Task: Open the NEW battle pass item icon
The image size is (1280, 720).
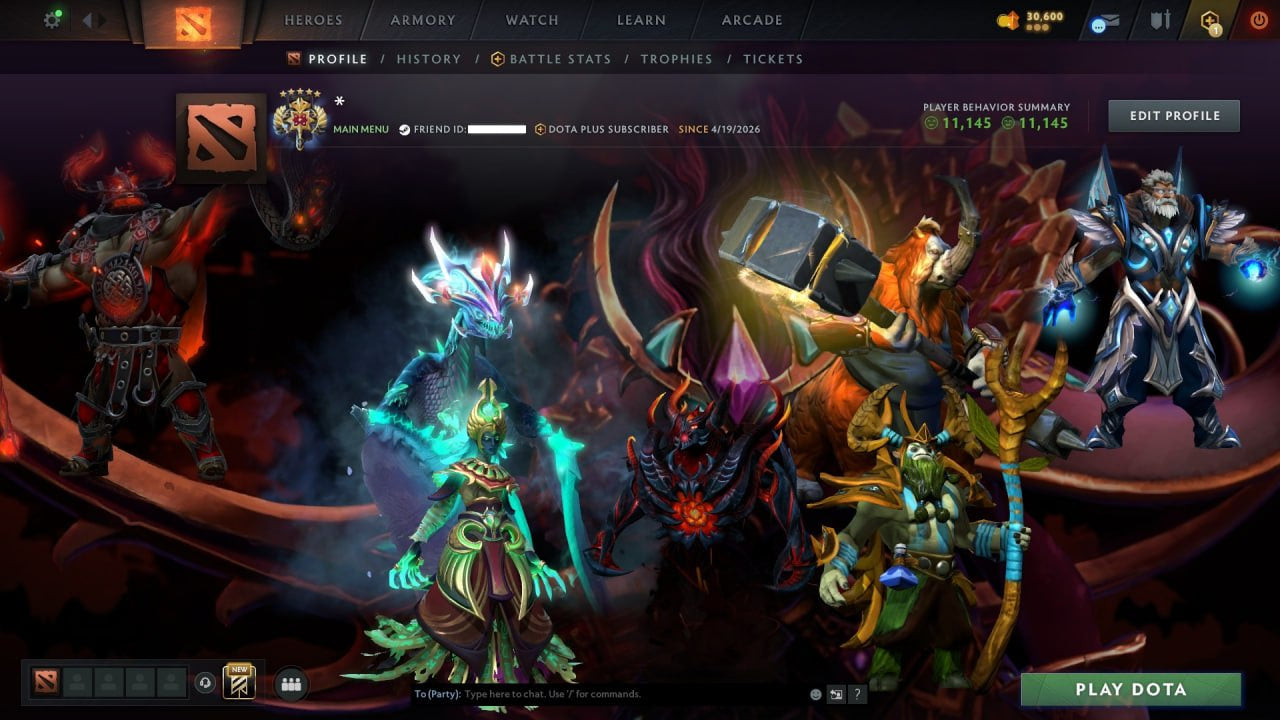Action: click(x=238, y=681)
